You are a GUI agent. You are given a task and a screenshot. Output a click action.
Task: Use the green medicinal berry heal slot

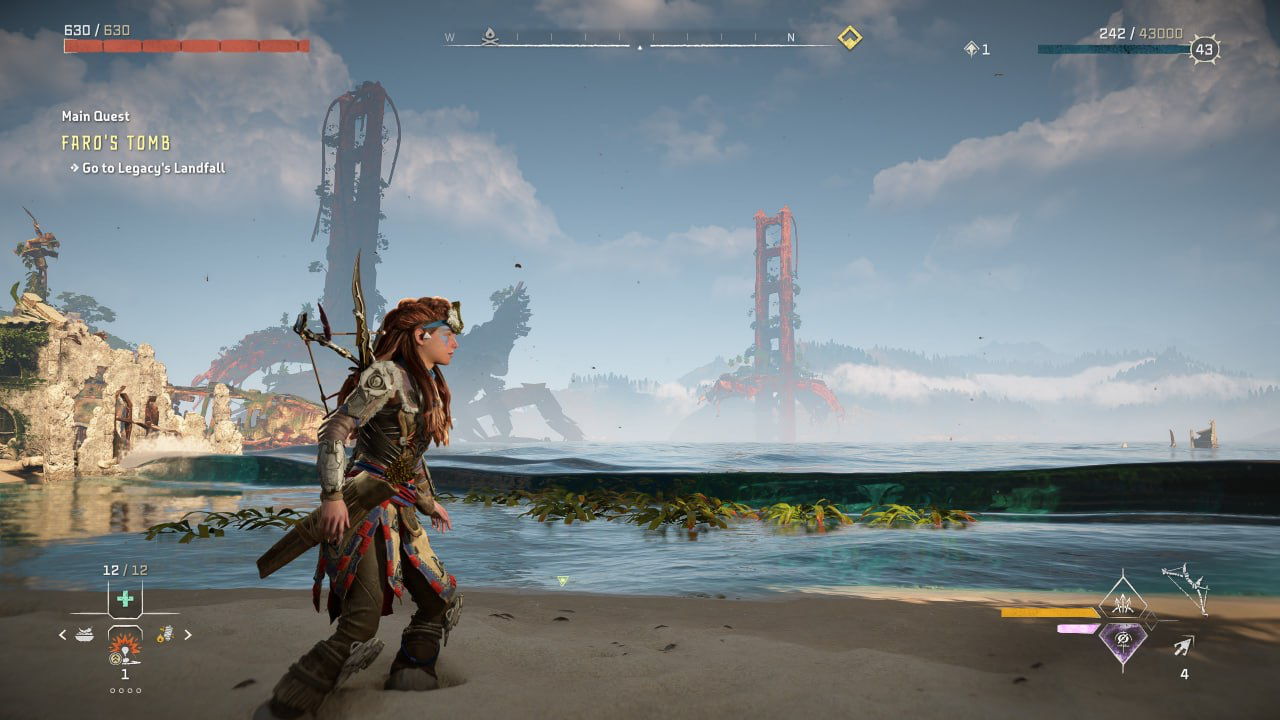coord(125,599)
